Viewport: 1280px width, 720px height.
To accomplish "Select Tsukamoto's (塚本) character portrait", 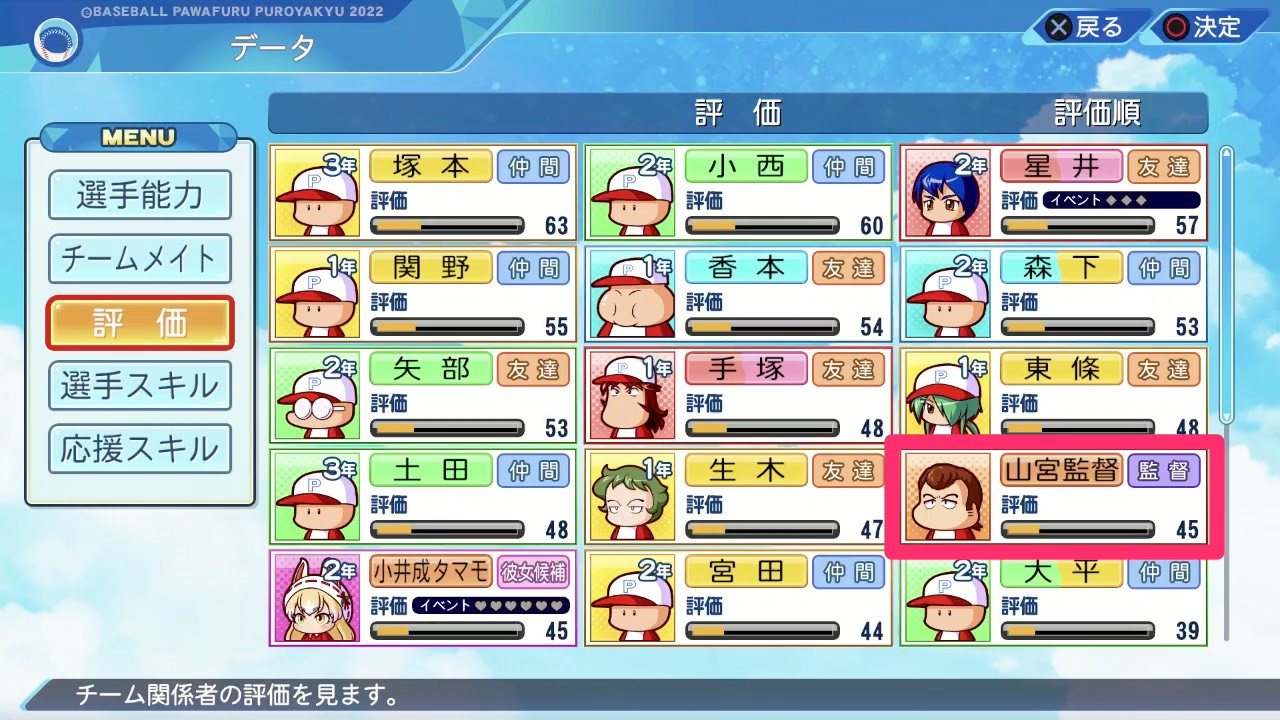I will [318, 193].
